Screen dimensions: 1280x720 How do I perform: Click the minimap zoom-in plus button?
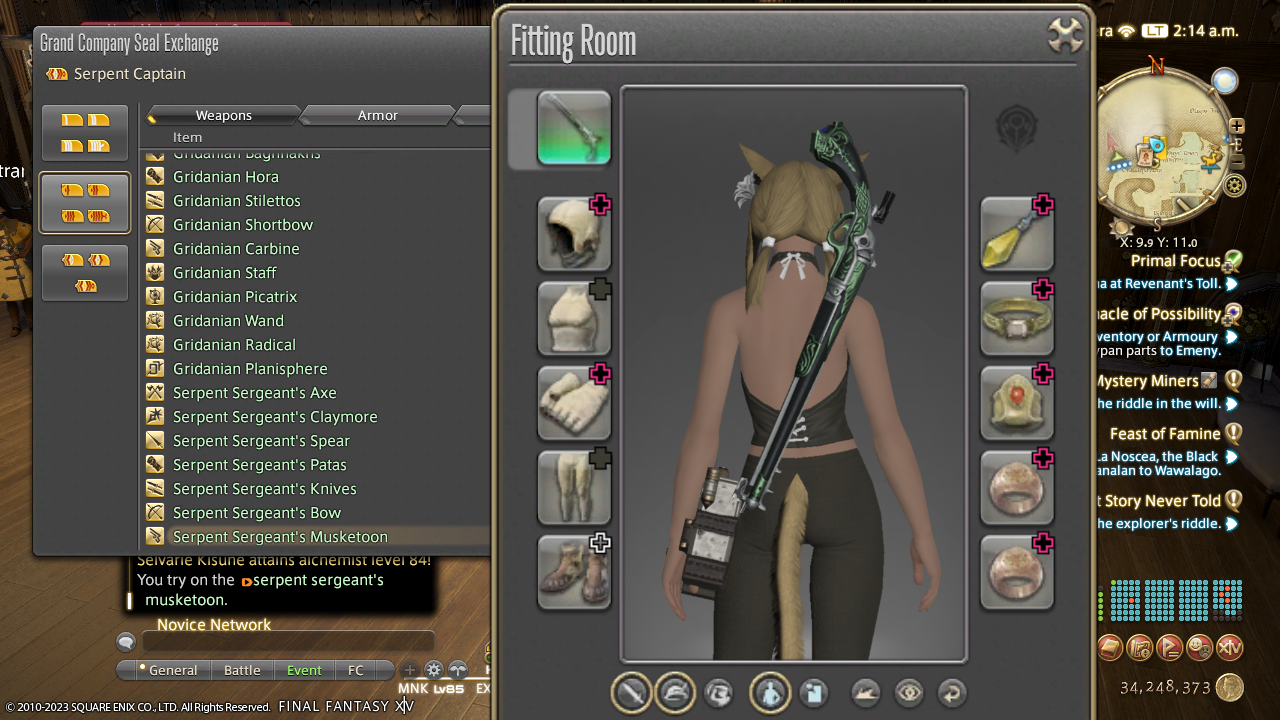[1237, 126]
